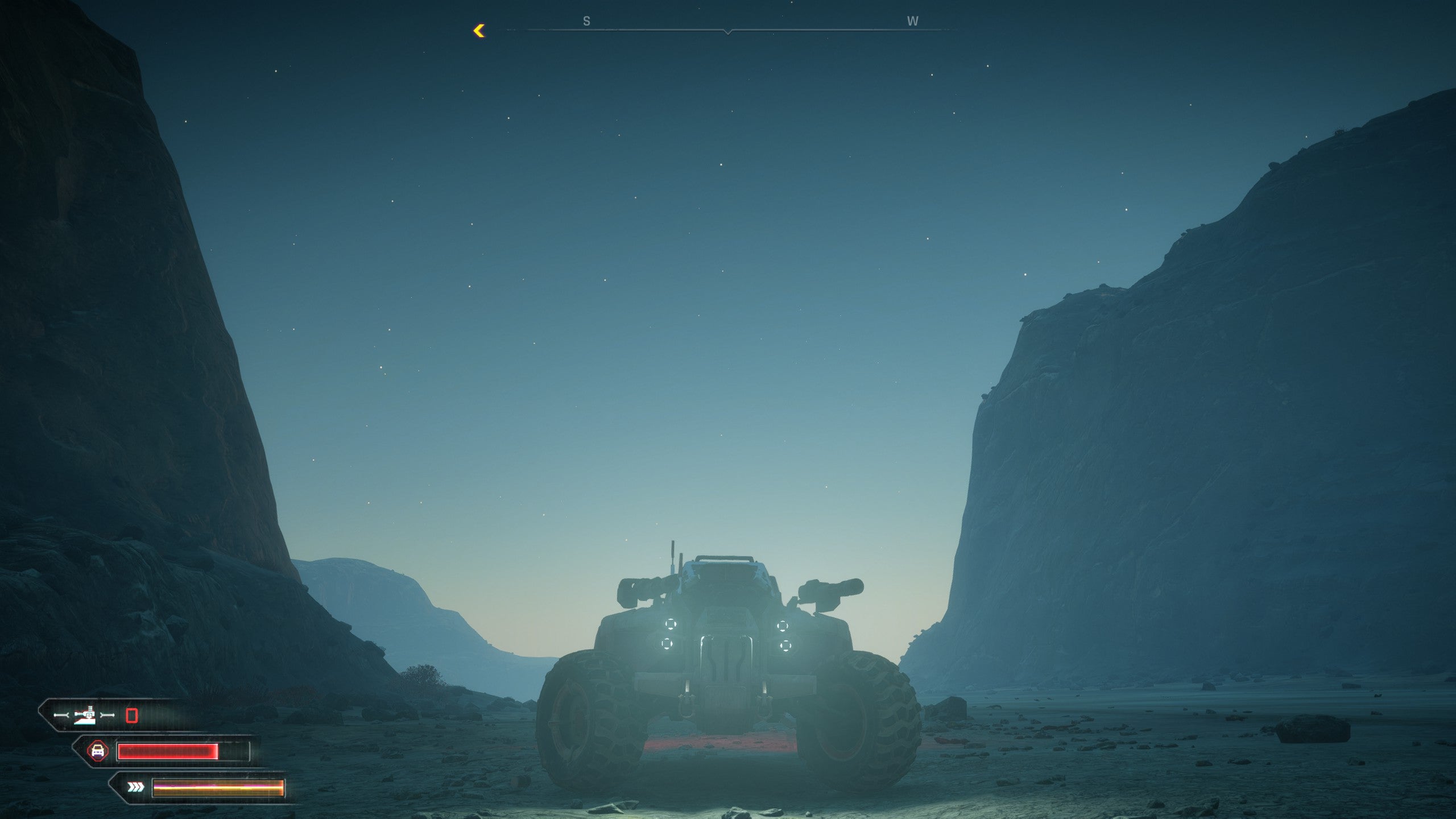Activate the triple-chevron boost icon
This screenshot has width=1456, height=819.
click(135, 787)
